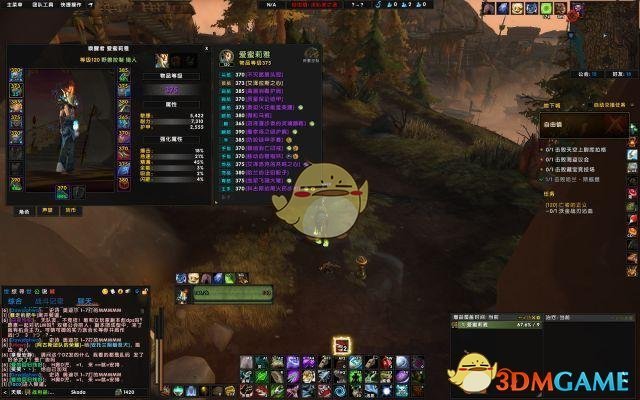Open the 团队工具 raid tools menu
Viewport: 640px width, 400px height.
(43, 4)
